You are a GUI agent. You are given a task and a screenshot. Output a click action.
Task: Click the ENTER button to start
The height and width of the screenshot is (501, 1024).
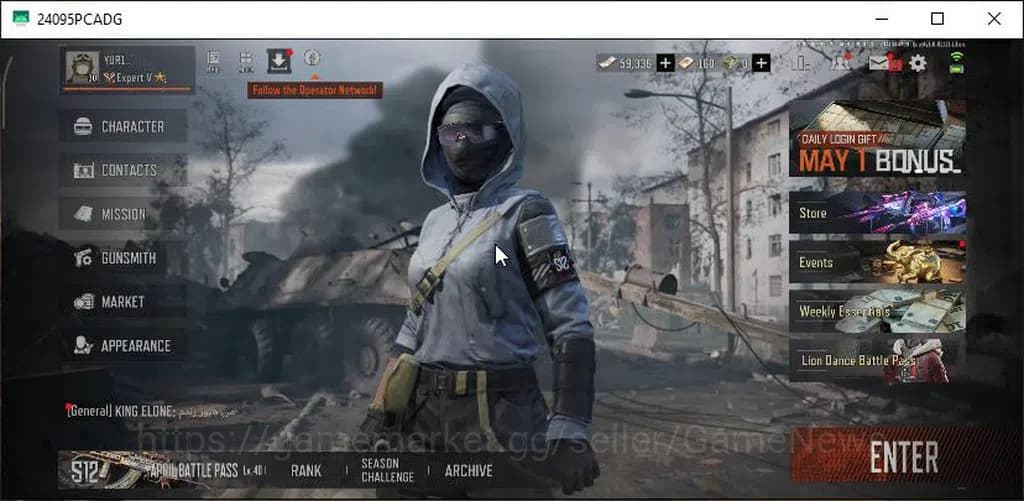(902, 457)
